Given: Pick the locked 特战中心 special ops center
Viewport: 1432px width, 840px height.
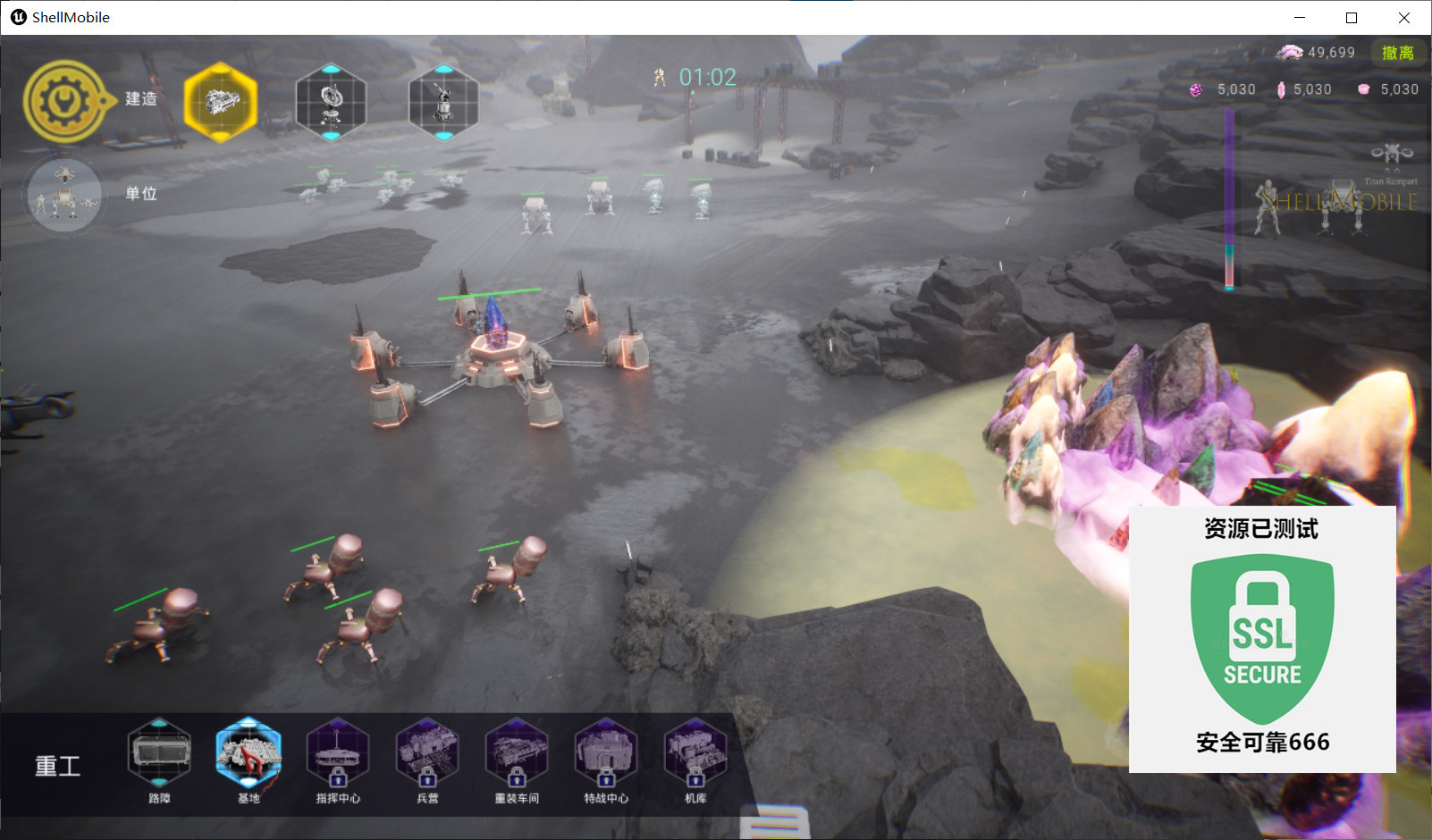Looking at the screenshot, I should pyautogui.click(x=606, y=753).
